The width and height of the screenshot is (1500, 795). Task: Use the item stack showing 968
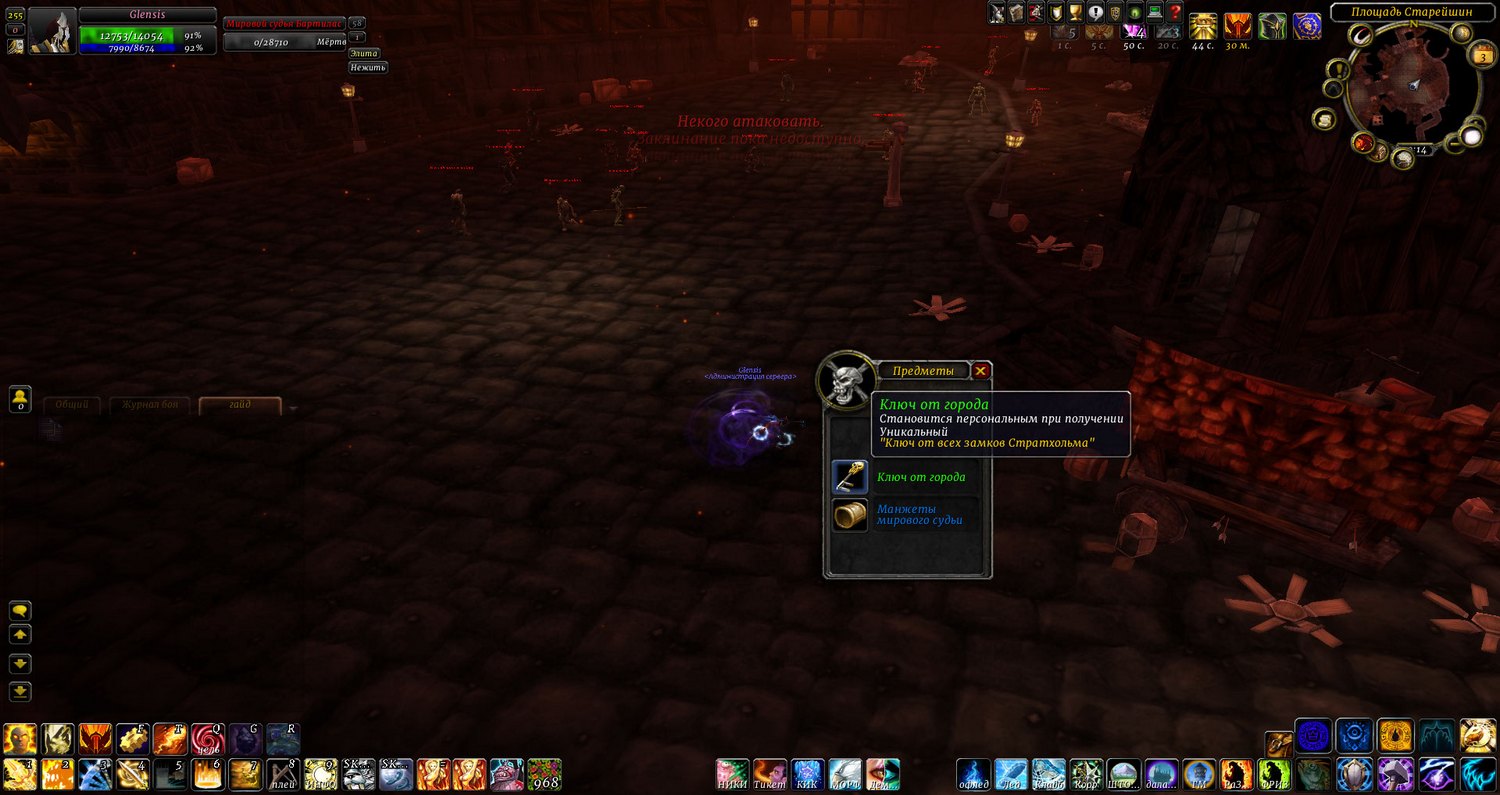(x=545, y=774)
